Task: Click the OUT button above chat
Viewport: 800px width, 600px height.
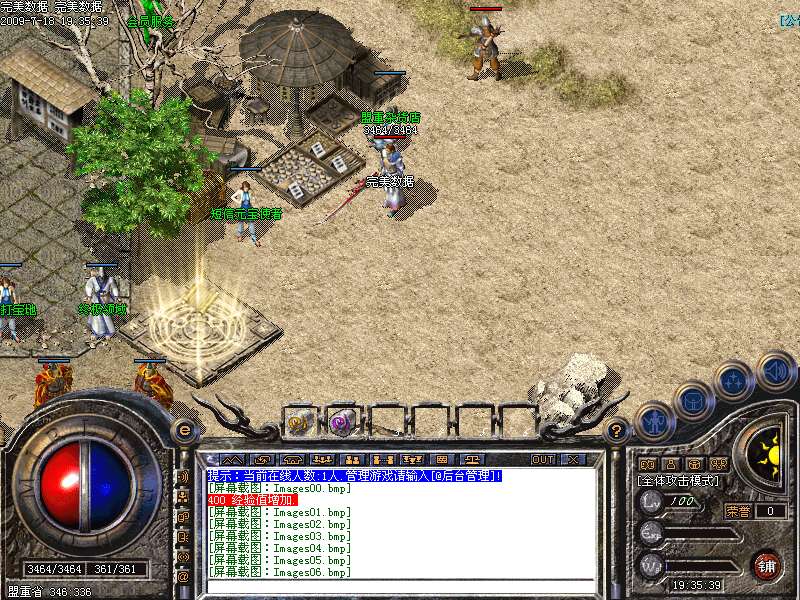Action: [543, 459]
